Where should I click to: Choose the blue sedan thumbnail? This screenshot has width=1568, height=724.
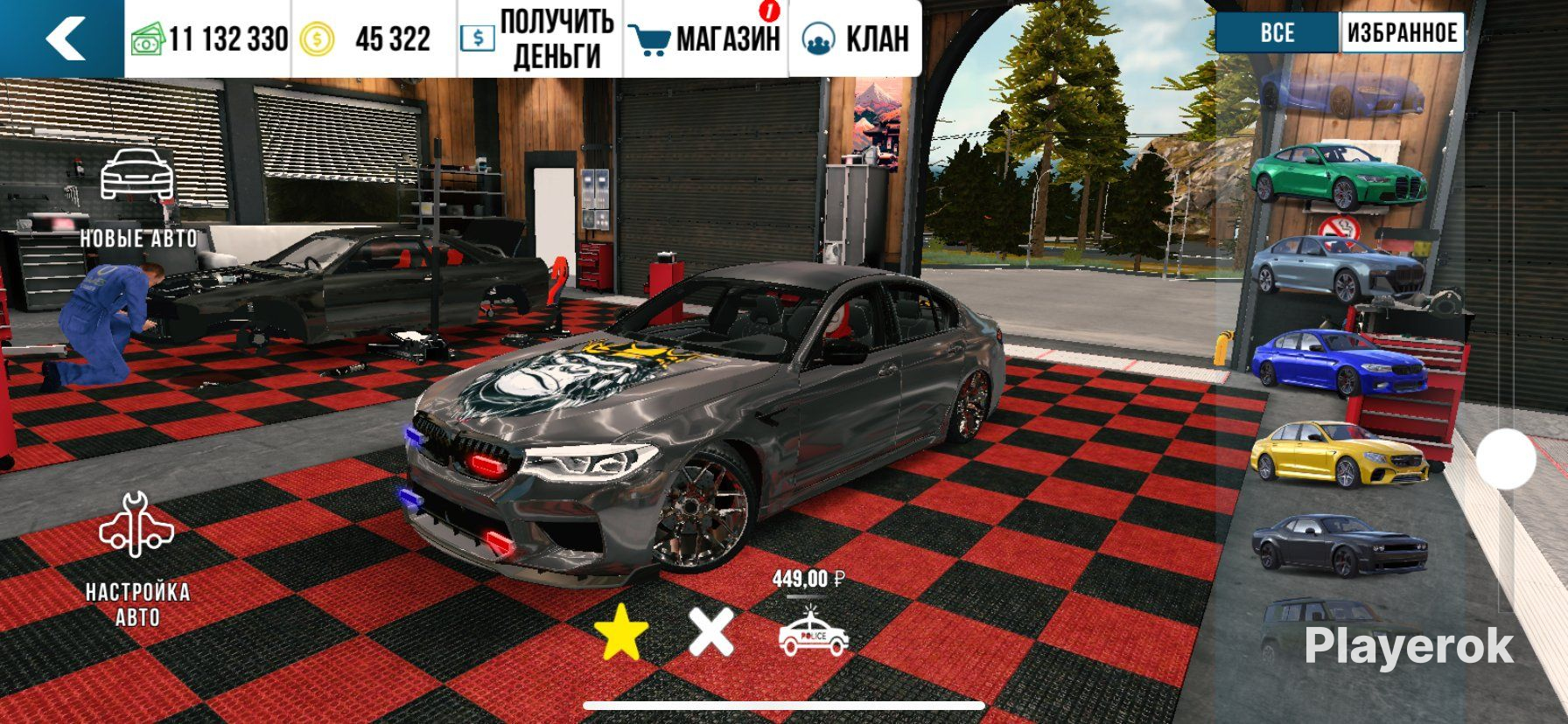click(1339, 362)
